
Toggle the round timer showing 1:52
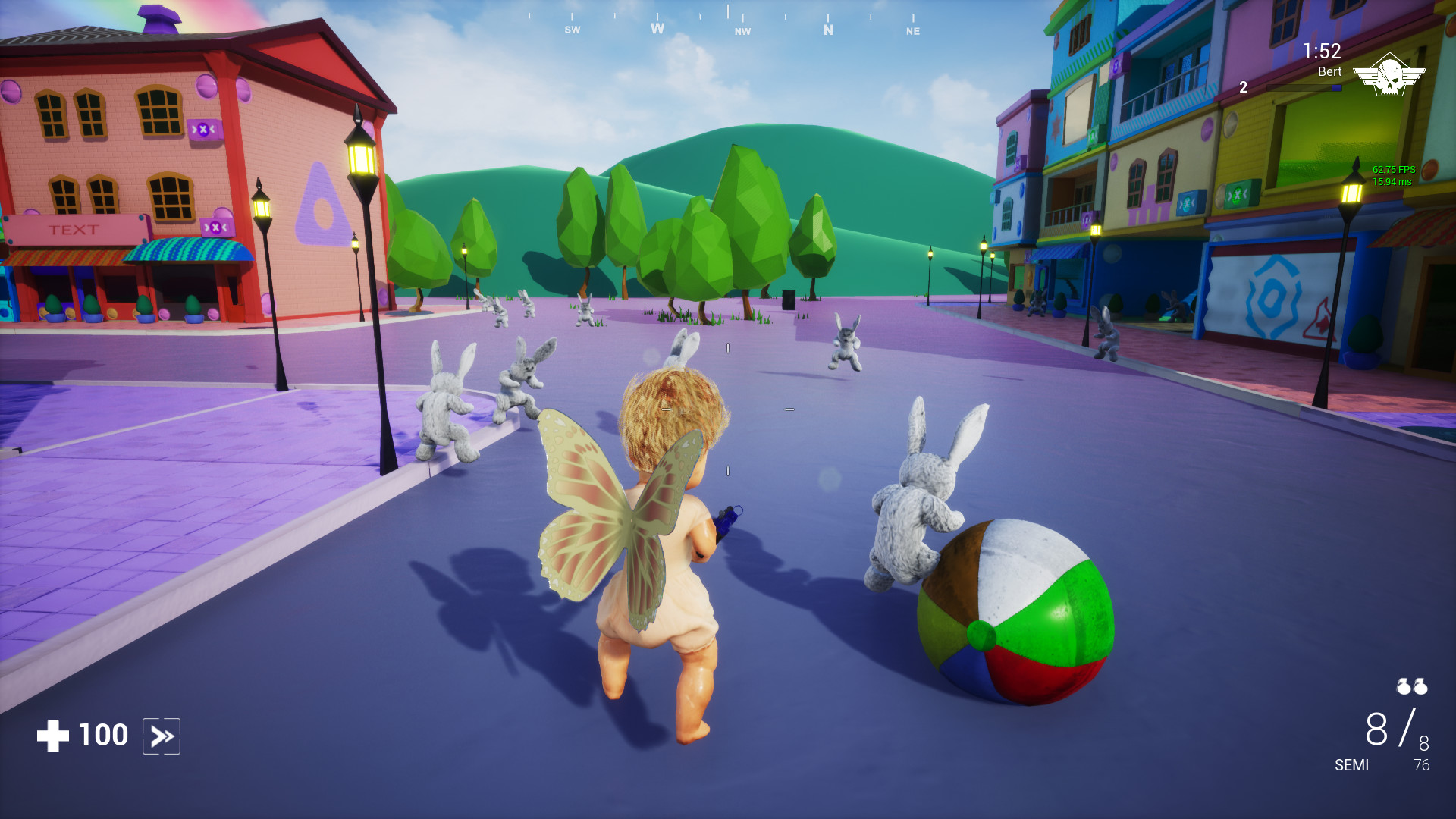(x=1322, y=50)
